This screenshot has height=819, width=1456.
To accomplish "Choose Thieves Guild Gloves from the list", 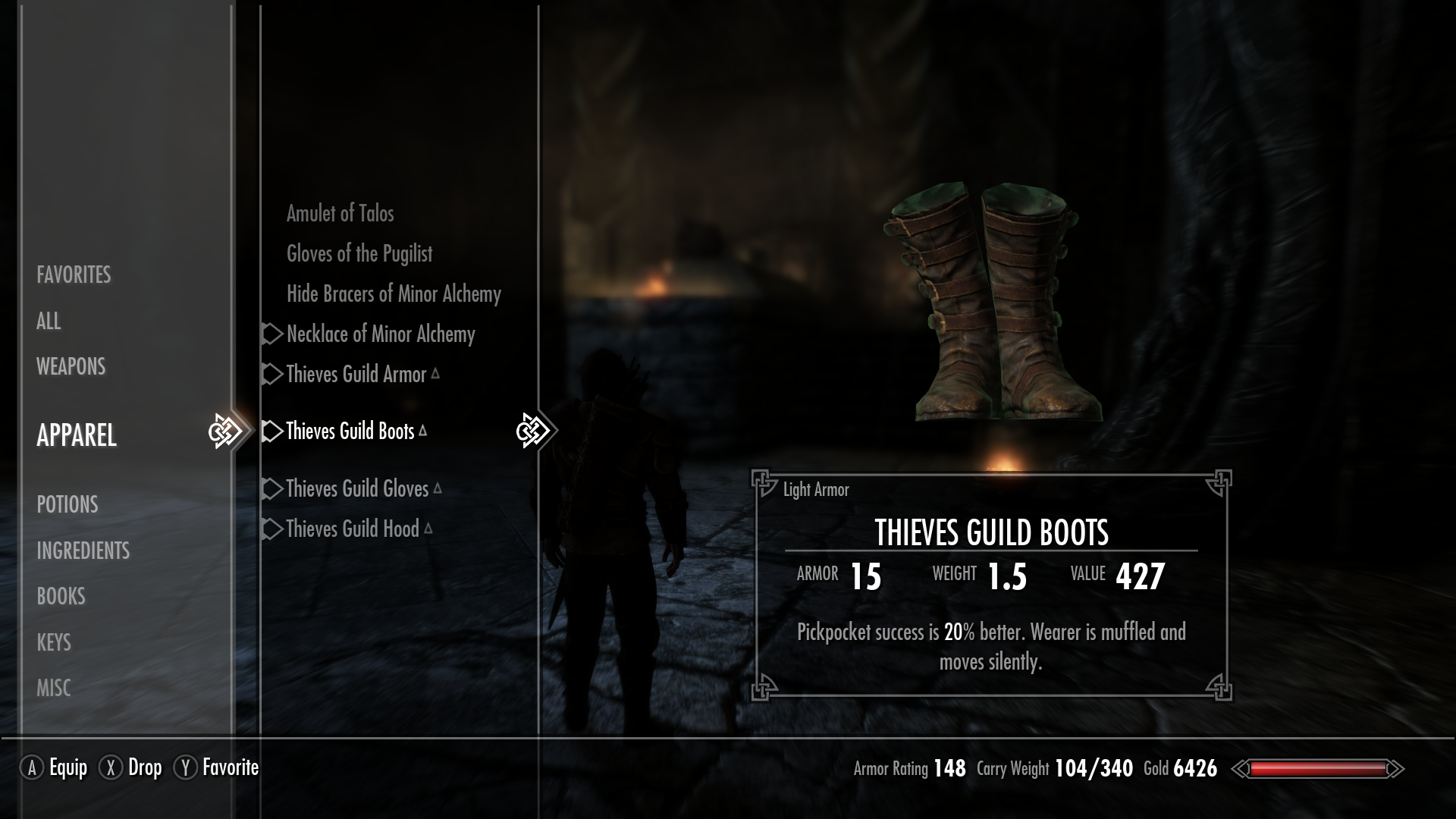I will (x=357, y=489).
